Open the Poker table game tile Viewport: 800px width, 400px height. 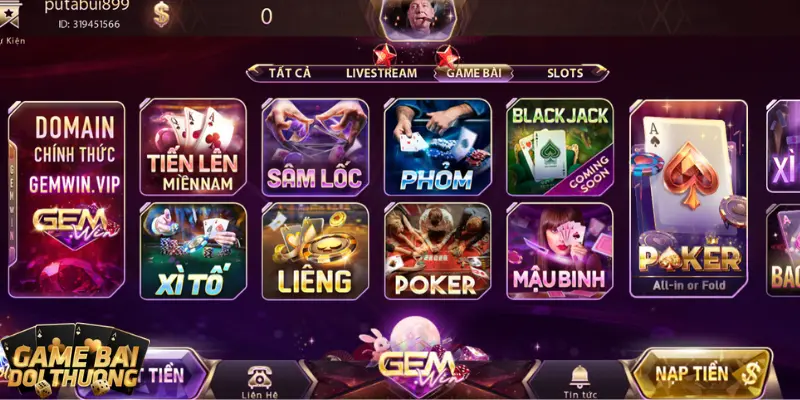437,251
